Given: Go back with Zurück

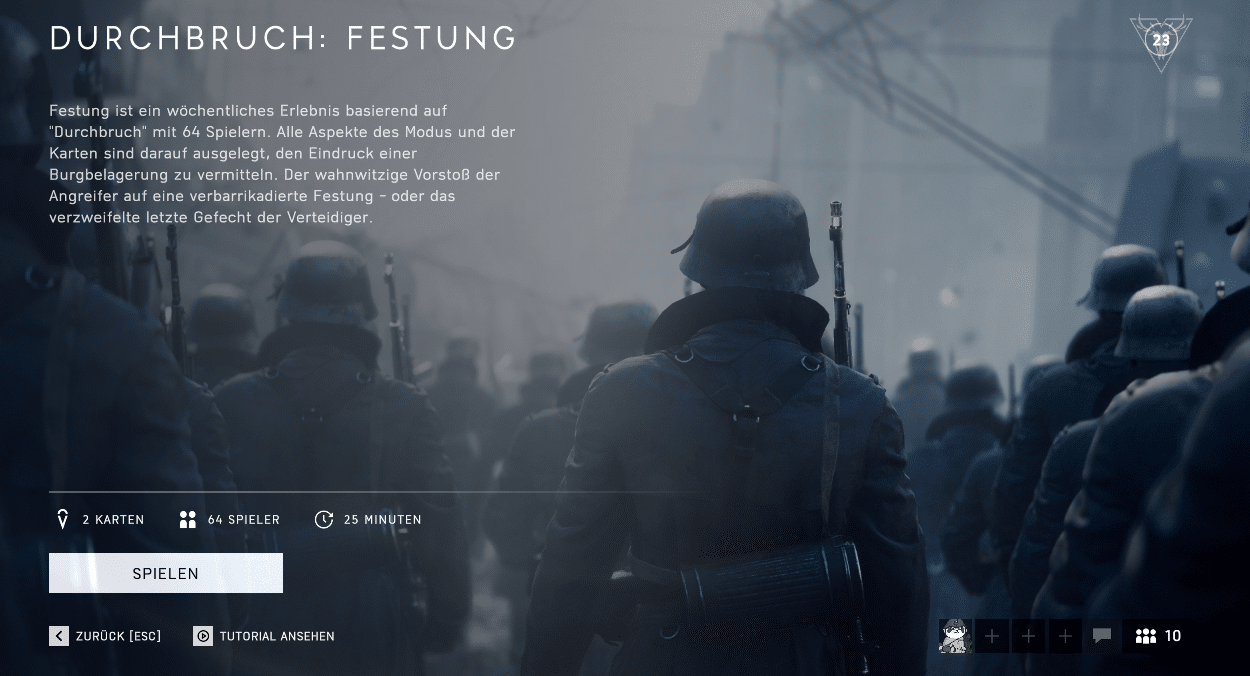Looking at the screenshot, I should tap(105, 636).
